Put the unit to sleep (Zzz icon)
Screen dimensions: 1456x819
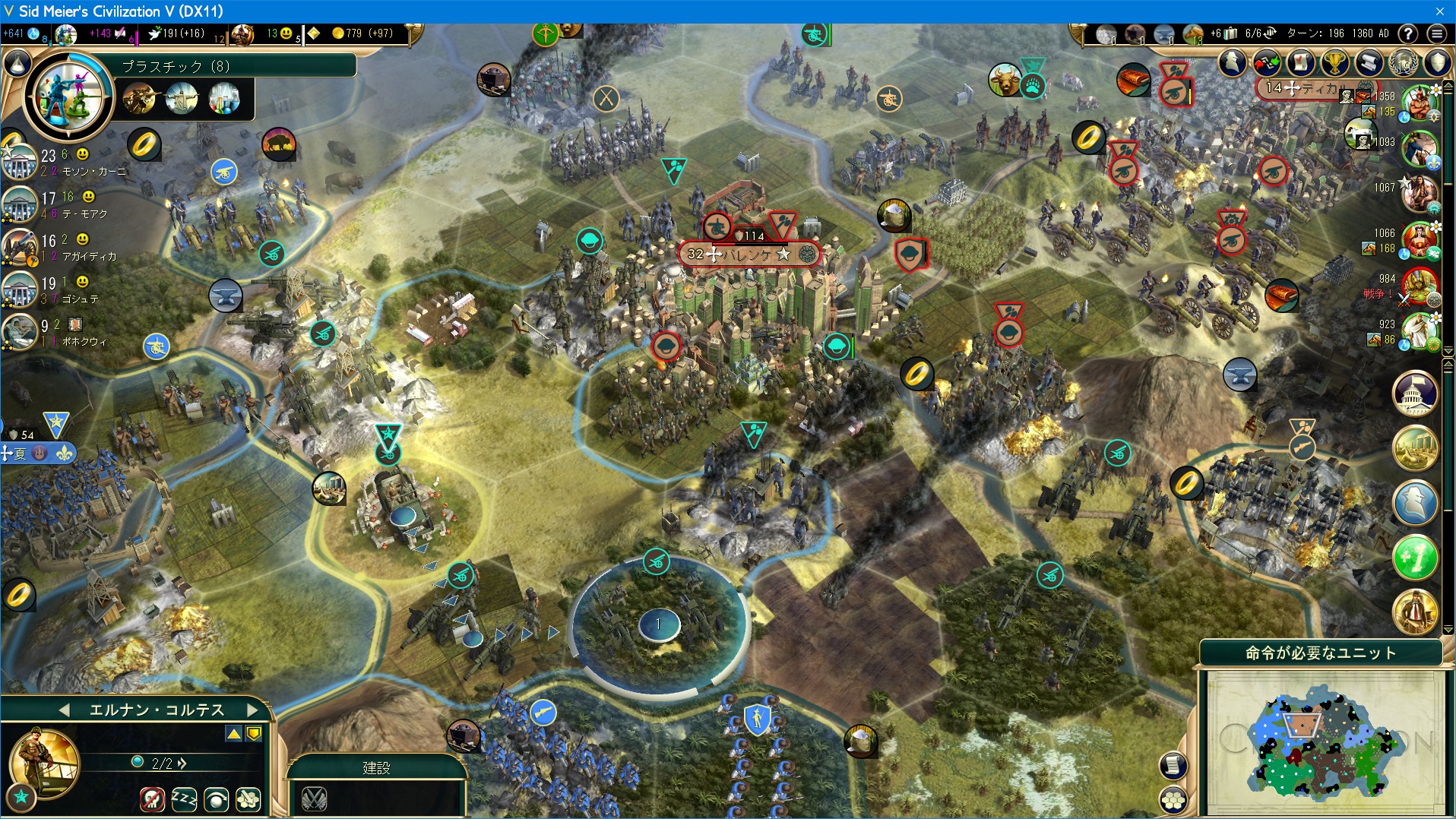[184, 799]
